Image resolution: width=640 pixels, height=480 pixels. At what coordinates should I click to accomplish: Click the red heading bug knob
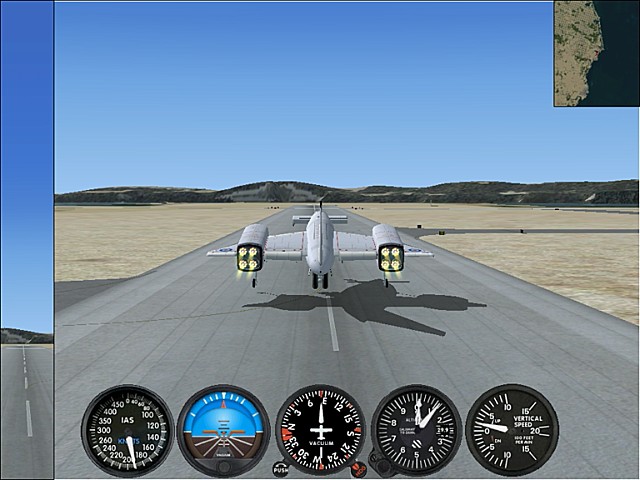coord(359,468)
